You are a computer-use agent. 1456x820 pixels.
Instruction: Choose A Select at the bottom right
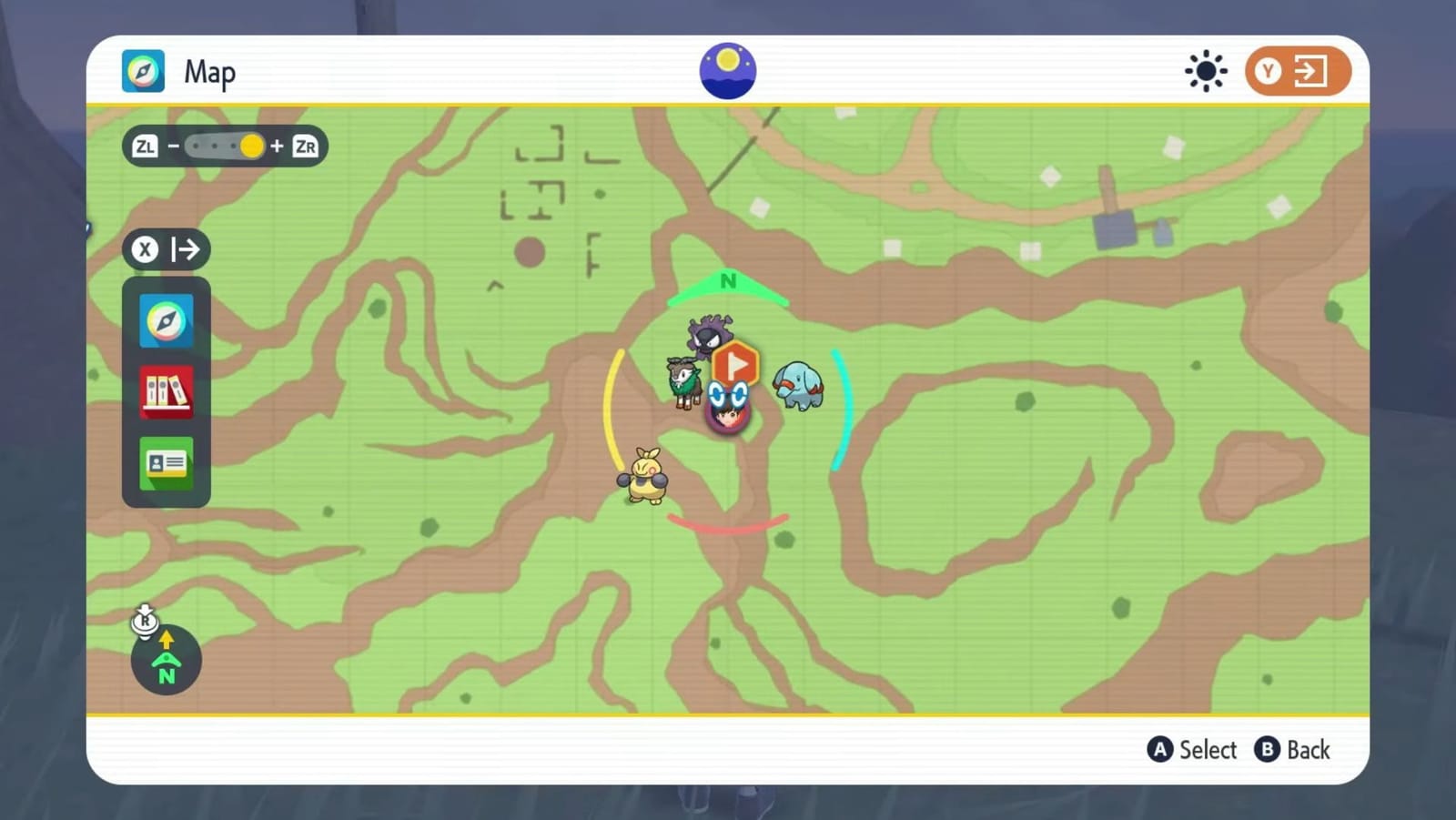pyautogui.click(x=1192, y=750)
